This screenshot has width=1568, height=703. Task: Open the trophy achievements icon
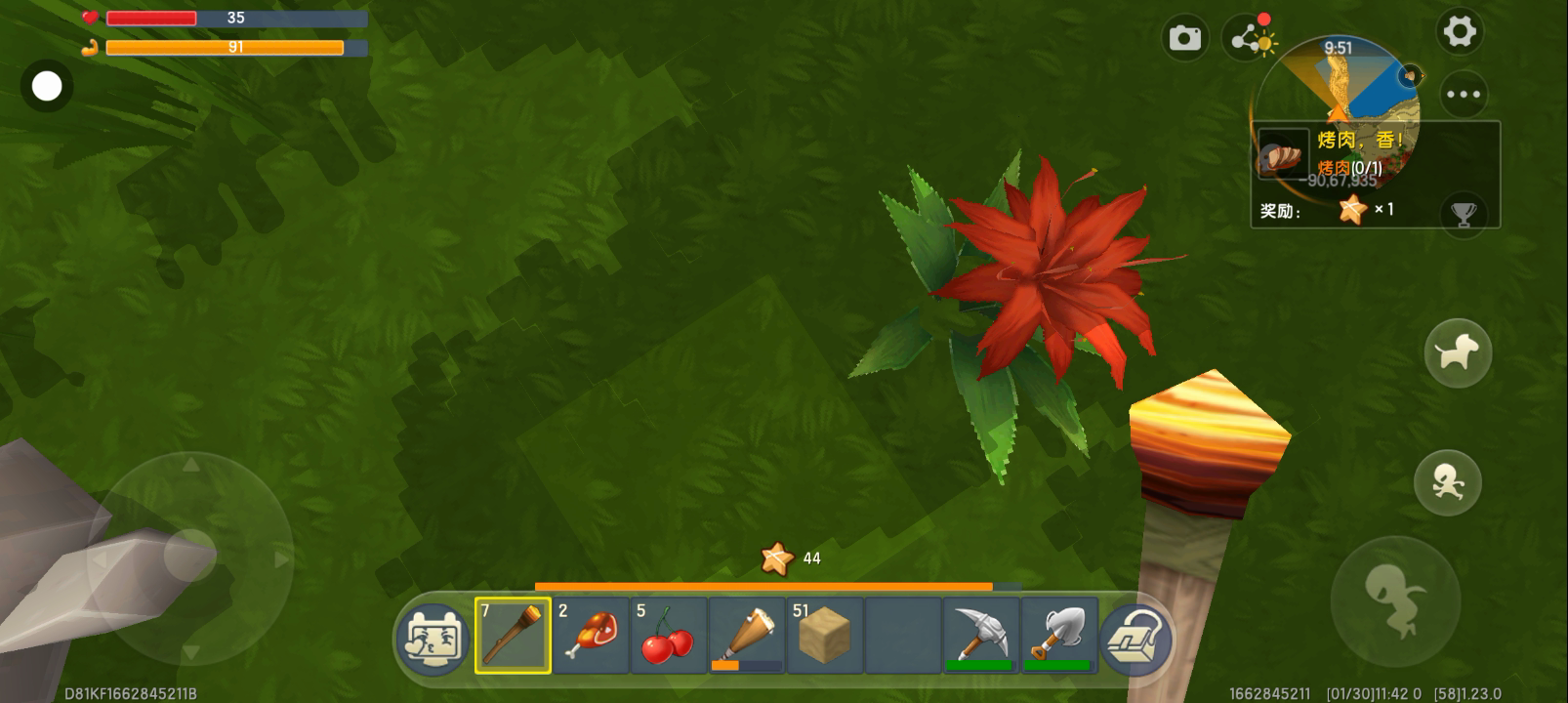click(1463, 213)
